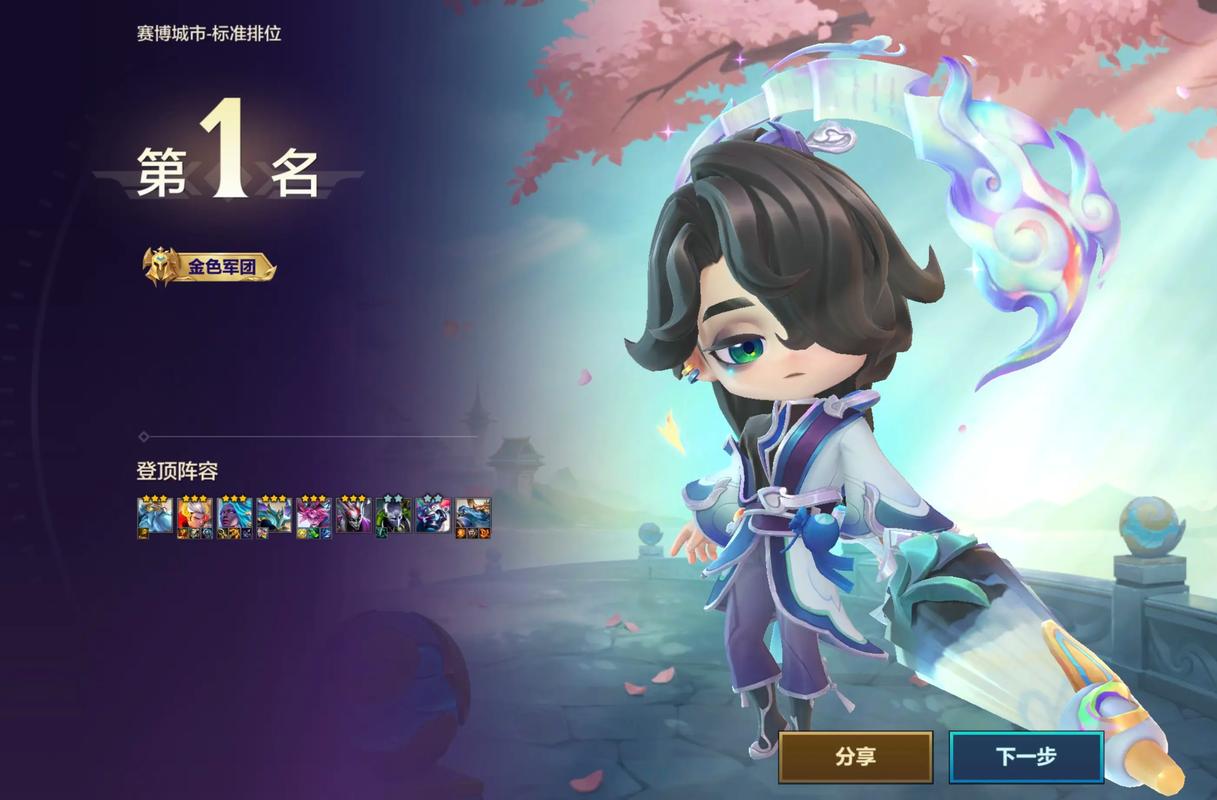
Task: Click the 分享 share button
Action: tap(855, 757)
